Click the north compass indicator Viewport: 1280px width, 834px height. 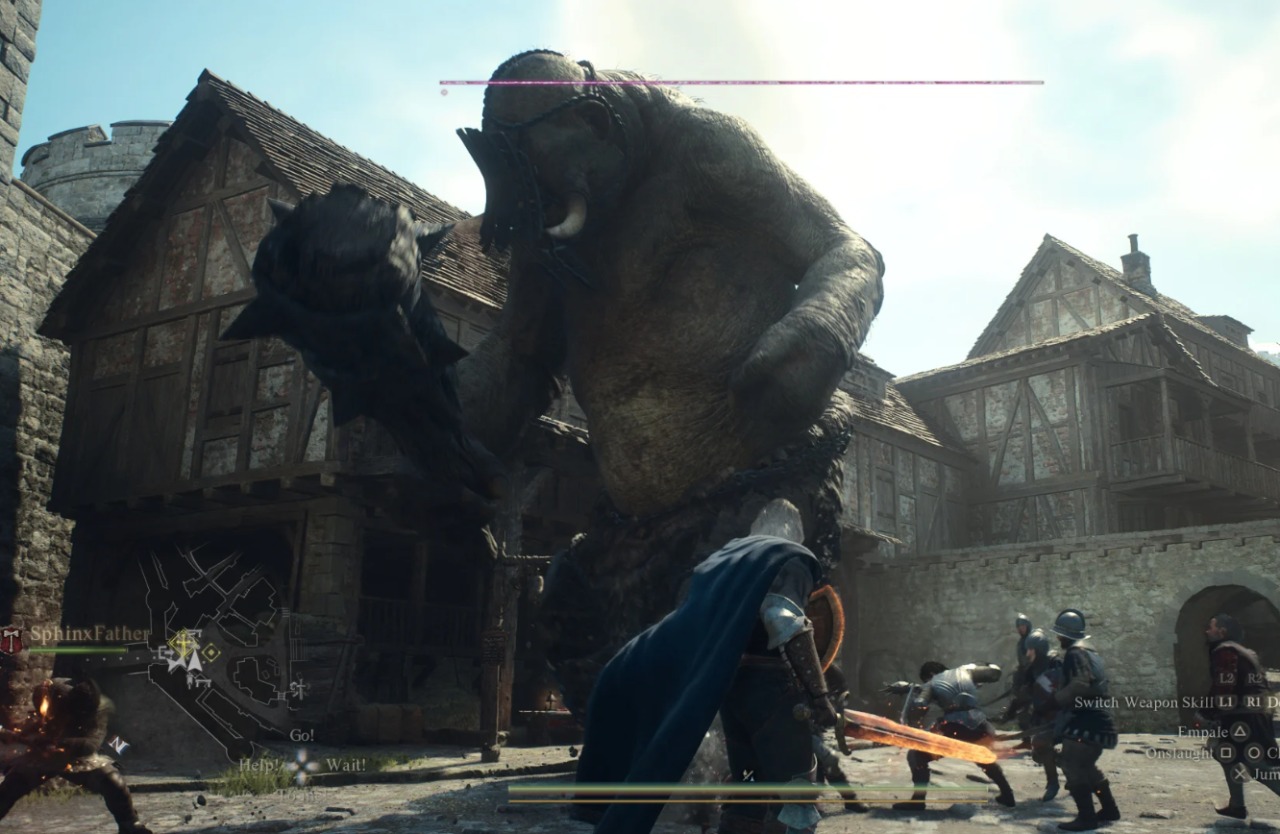[118, 745]
